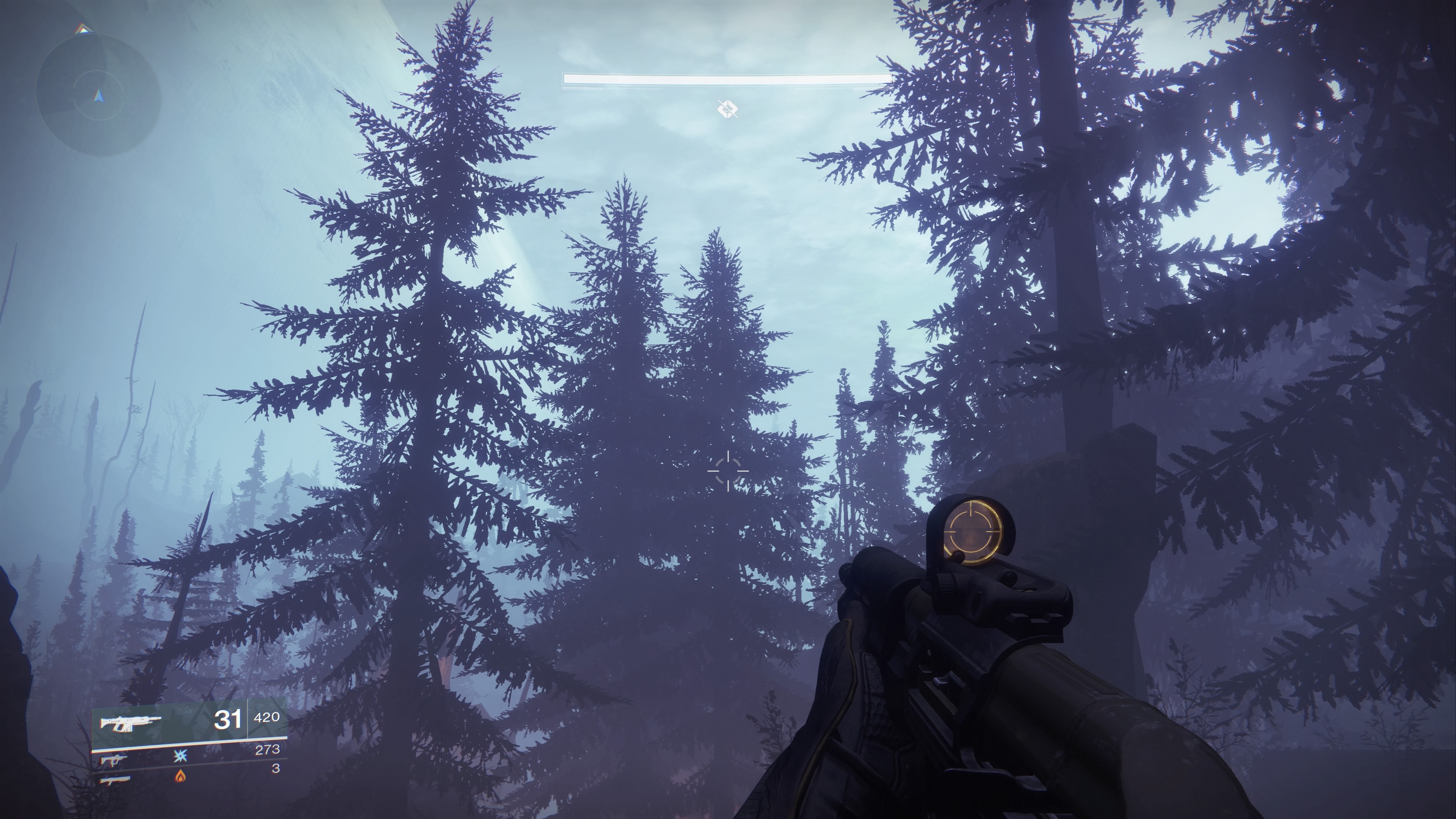Screen dimensions: 1456x819
Task: Choose the heavy launcher weapon icon
Action: click(115, 780)
